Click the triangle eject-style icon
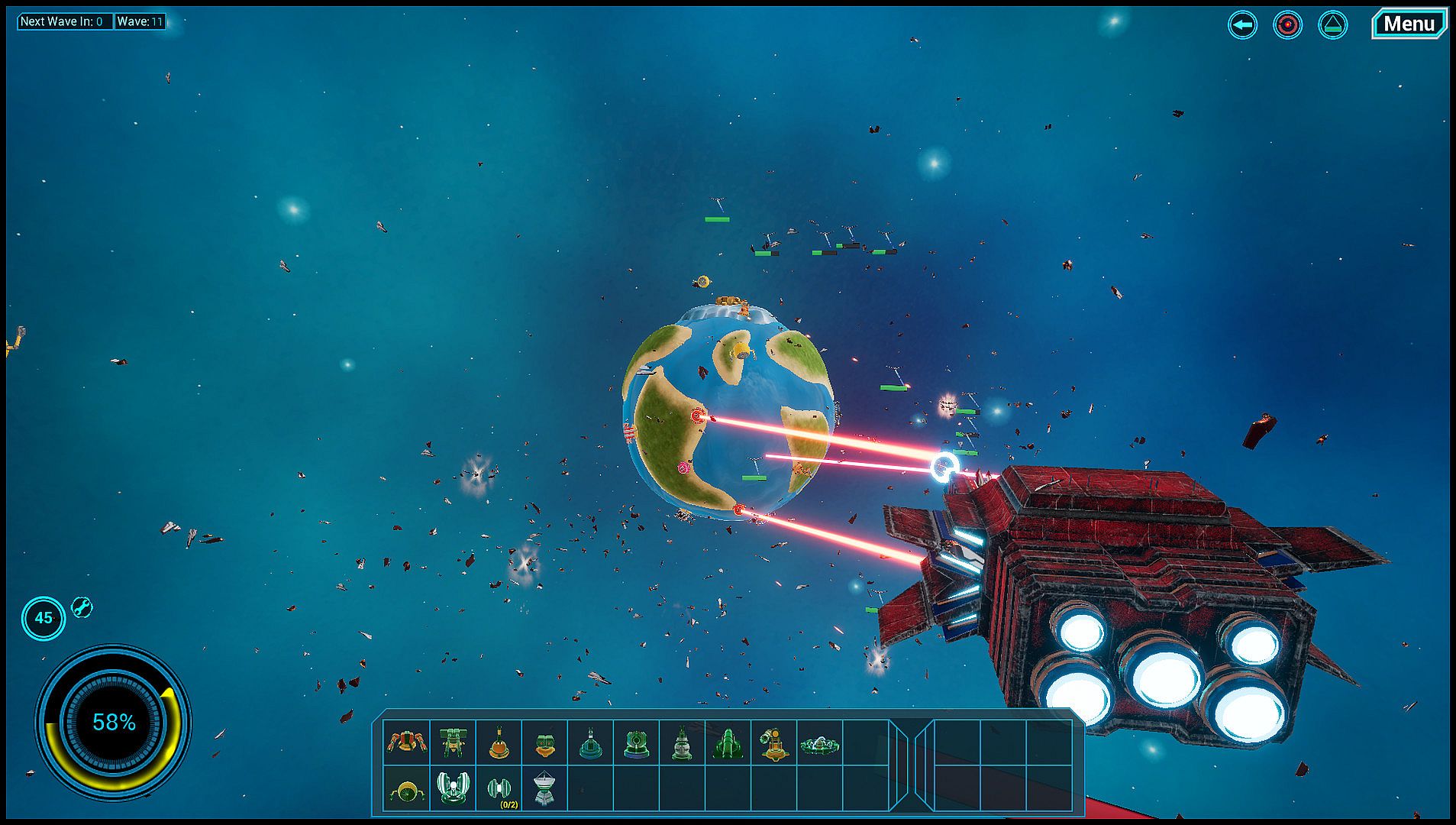 pyautogui.click(x=1332, y=25)
